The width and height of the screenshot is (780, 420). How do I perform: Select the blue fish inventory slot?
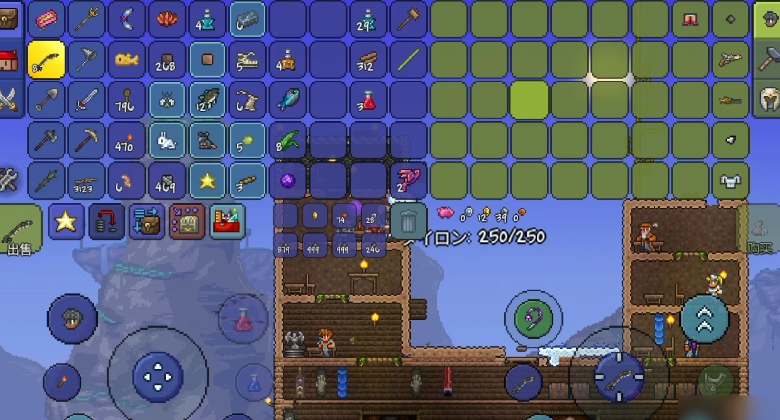click(287, 99)
